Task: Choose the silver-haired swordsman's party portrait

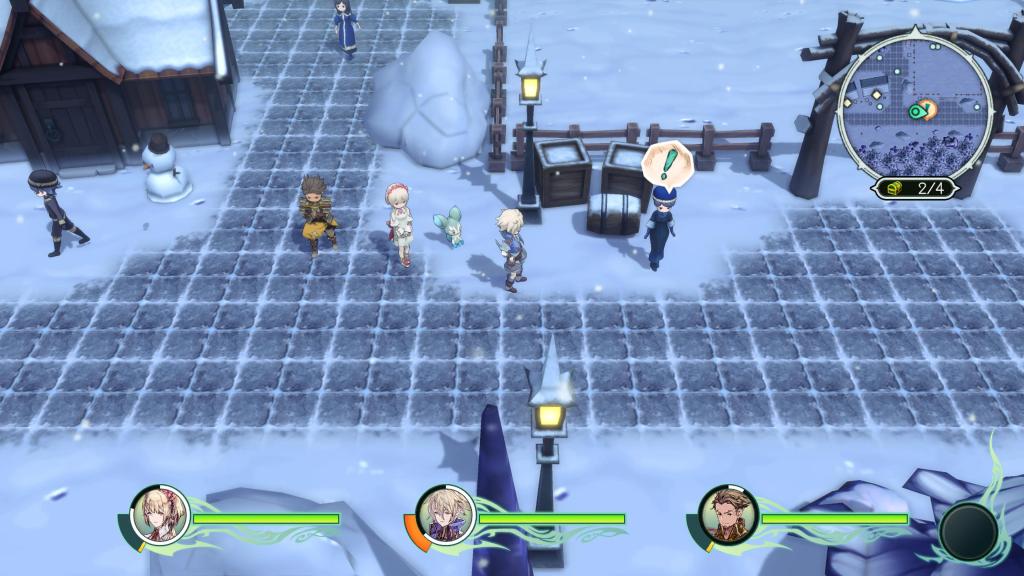Action: [x=445, y=515]
